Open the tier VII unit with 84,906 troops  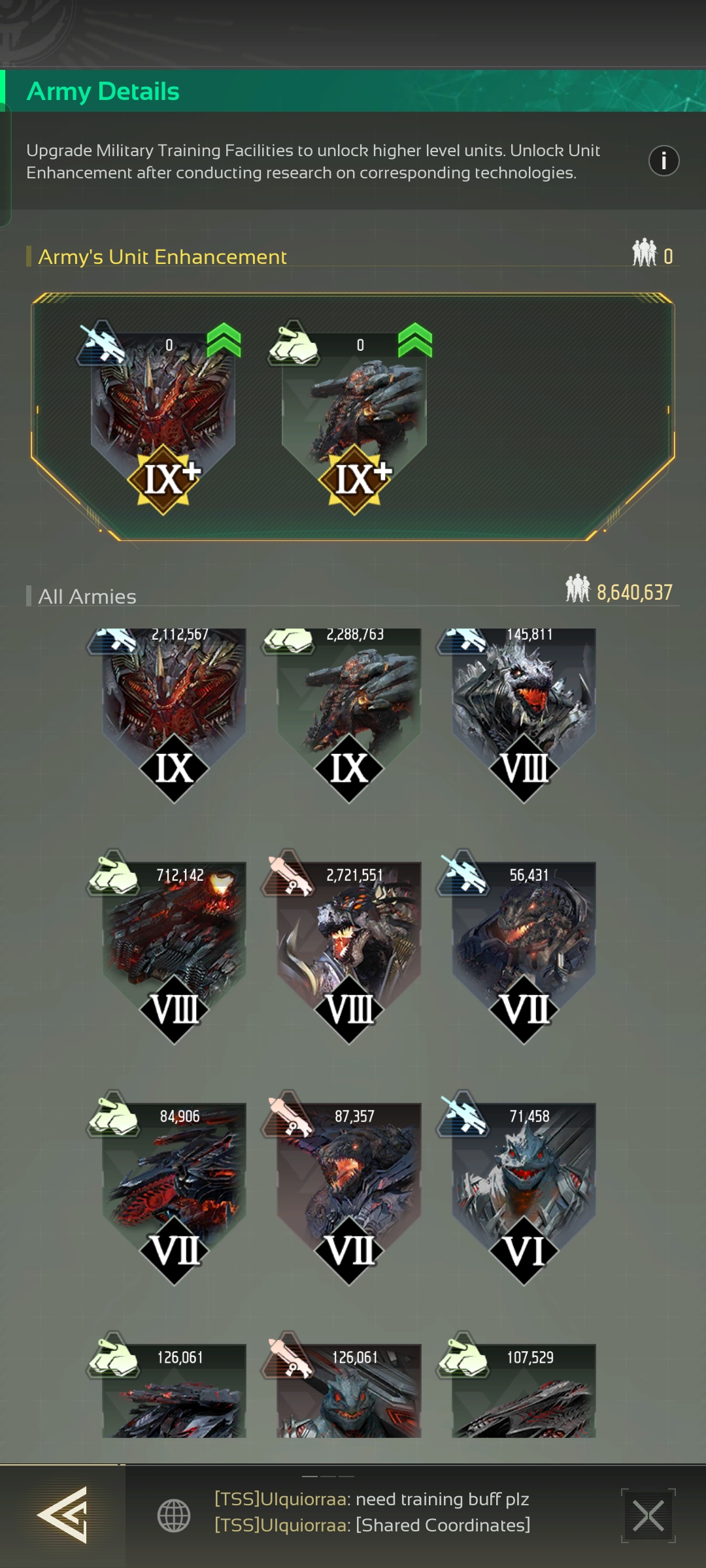tap(174, 1183)
